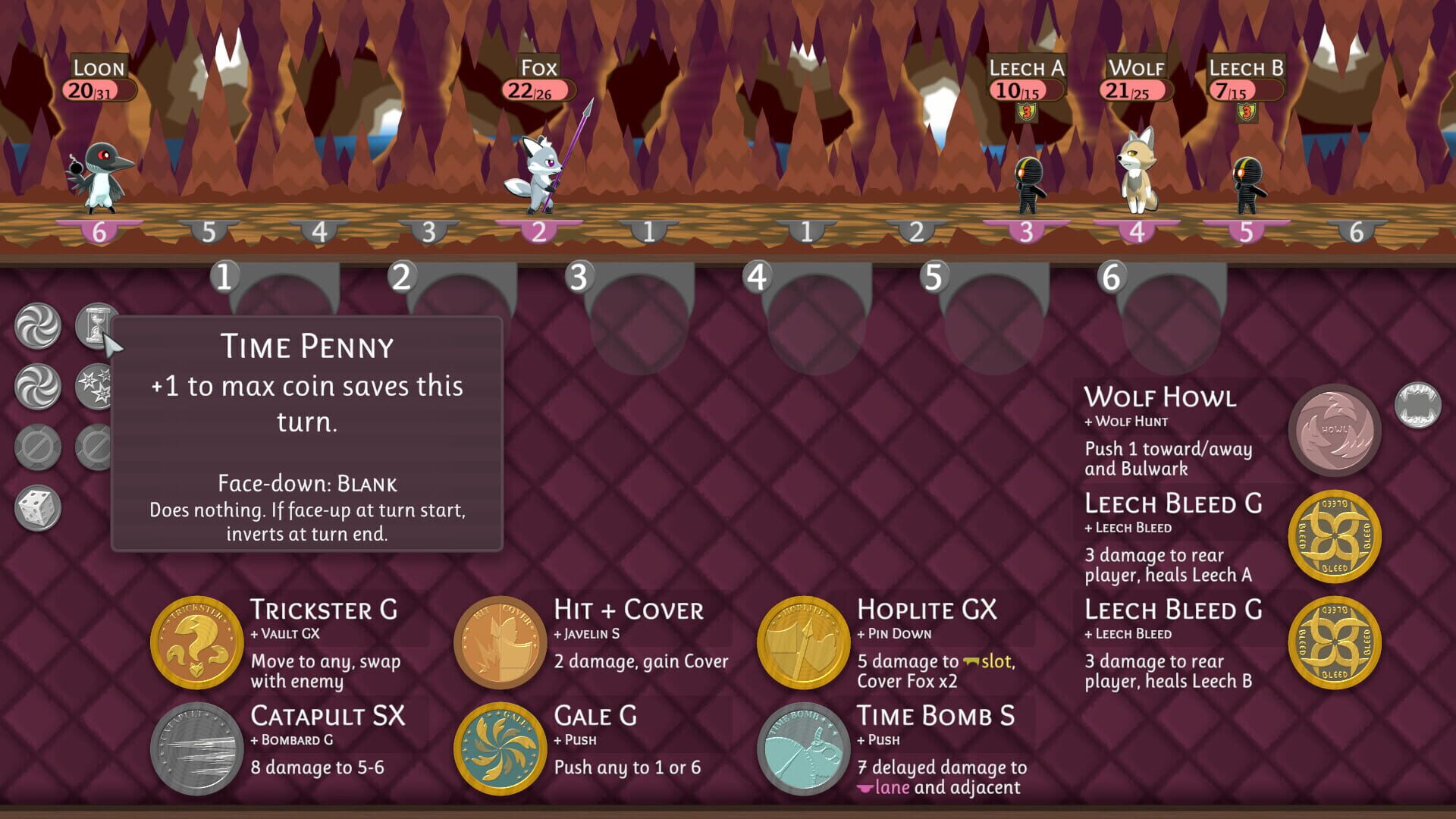This screenshot has width=1456, height=819.
Task: Click the Leech Bleed coin healing Leech A
Action: [1336, 536]
